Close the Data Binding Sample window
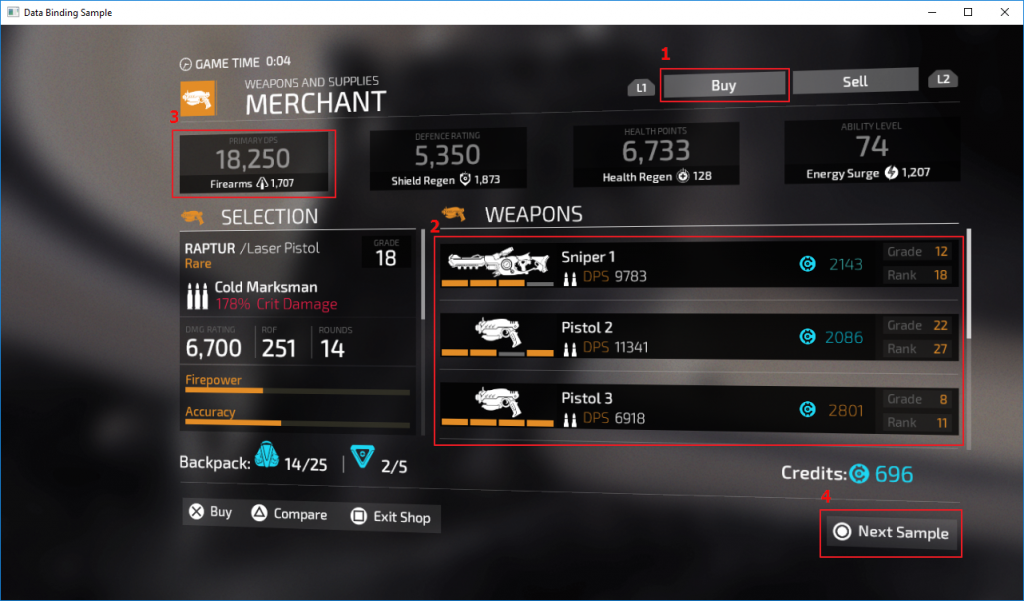1024x601 pixels. click(x=1003, y=12)
